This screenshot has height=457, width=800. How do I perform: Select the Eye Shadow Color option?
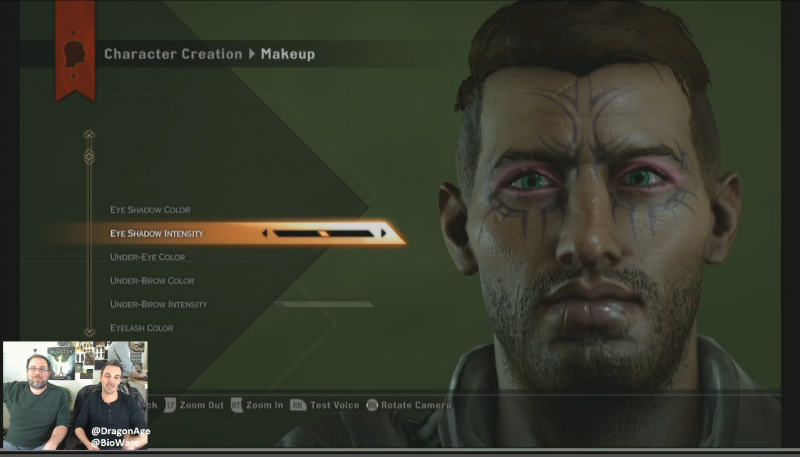pyautogui.click(x=150, y=210)
